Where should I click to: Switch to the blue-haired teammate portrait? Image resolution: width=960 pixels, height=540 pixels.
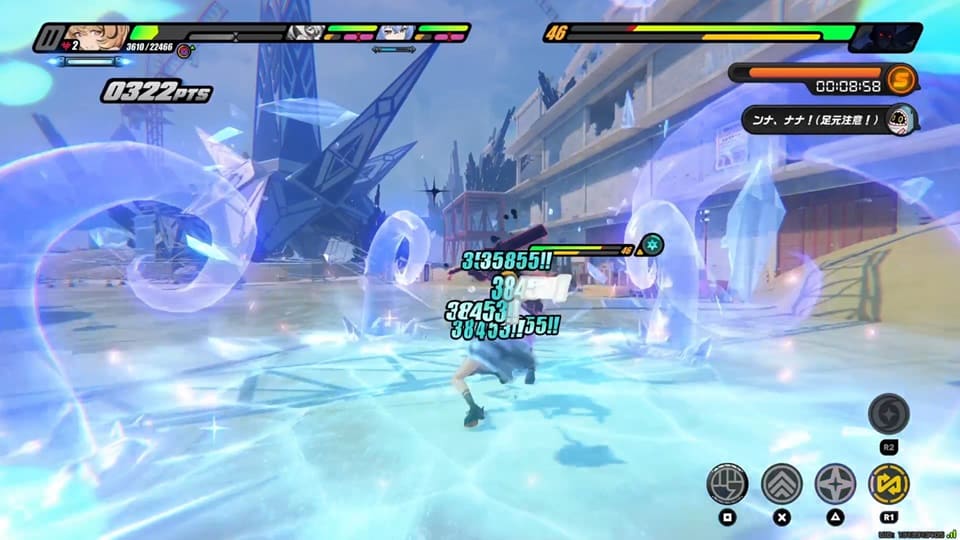coord(395,33)
